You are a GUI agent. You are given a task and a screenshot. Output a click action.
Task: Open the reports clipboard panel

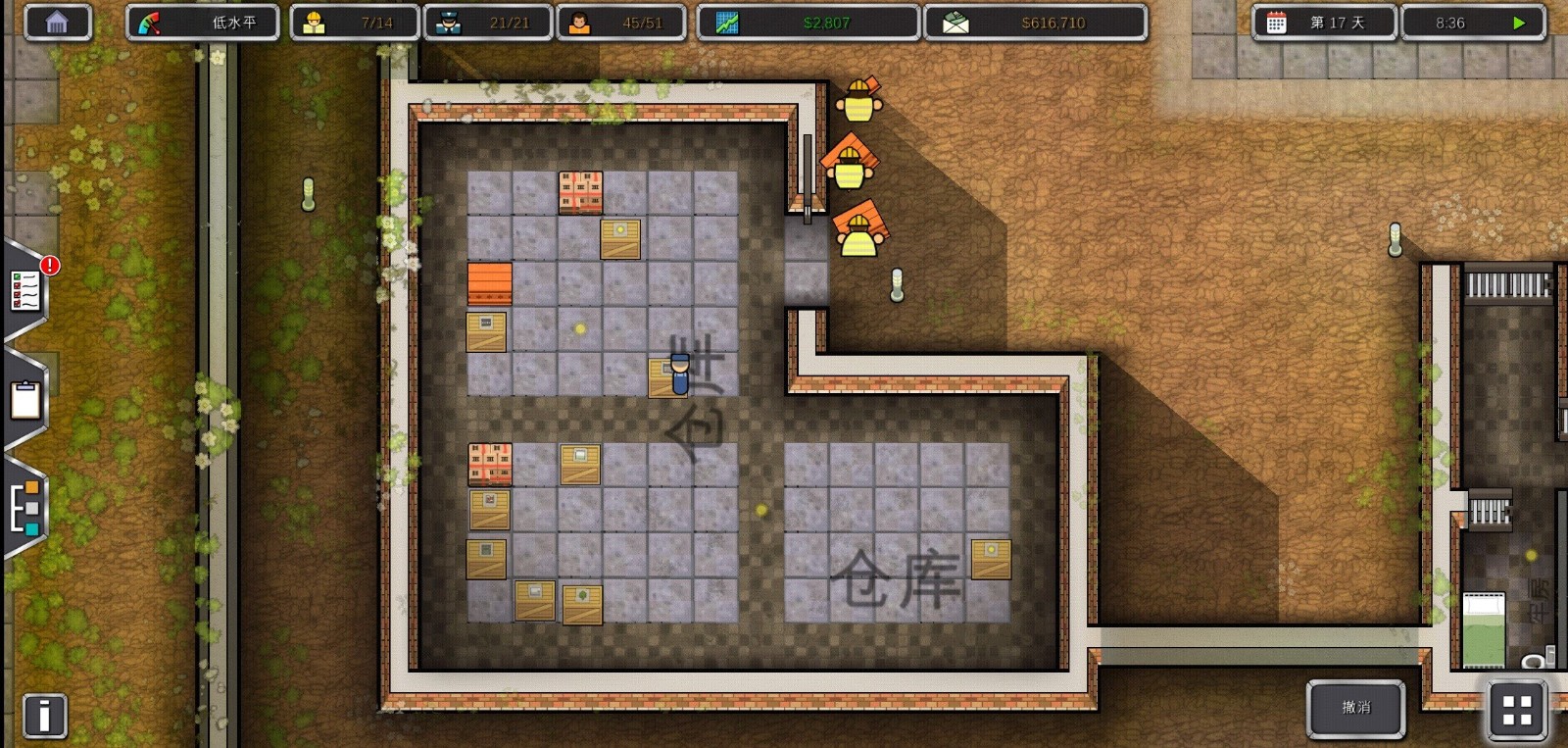click(x=24, y=399)
